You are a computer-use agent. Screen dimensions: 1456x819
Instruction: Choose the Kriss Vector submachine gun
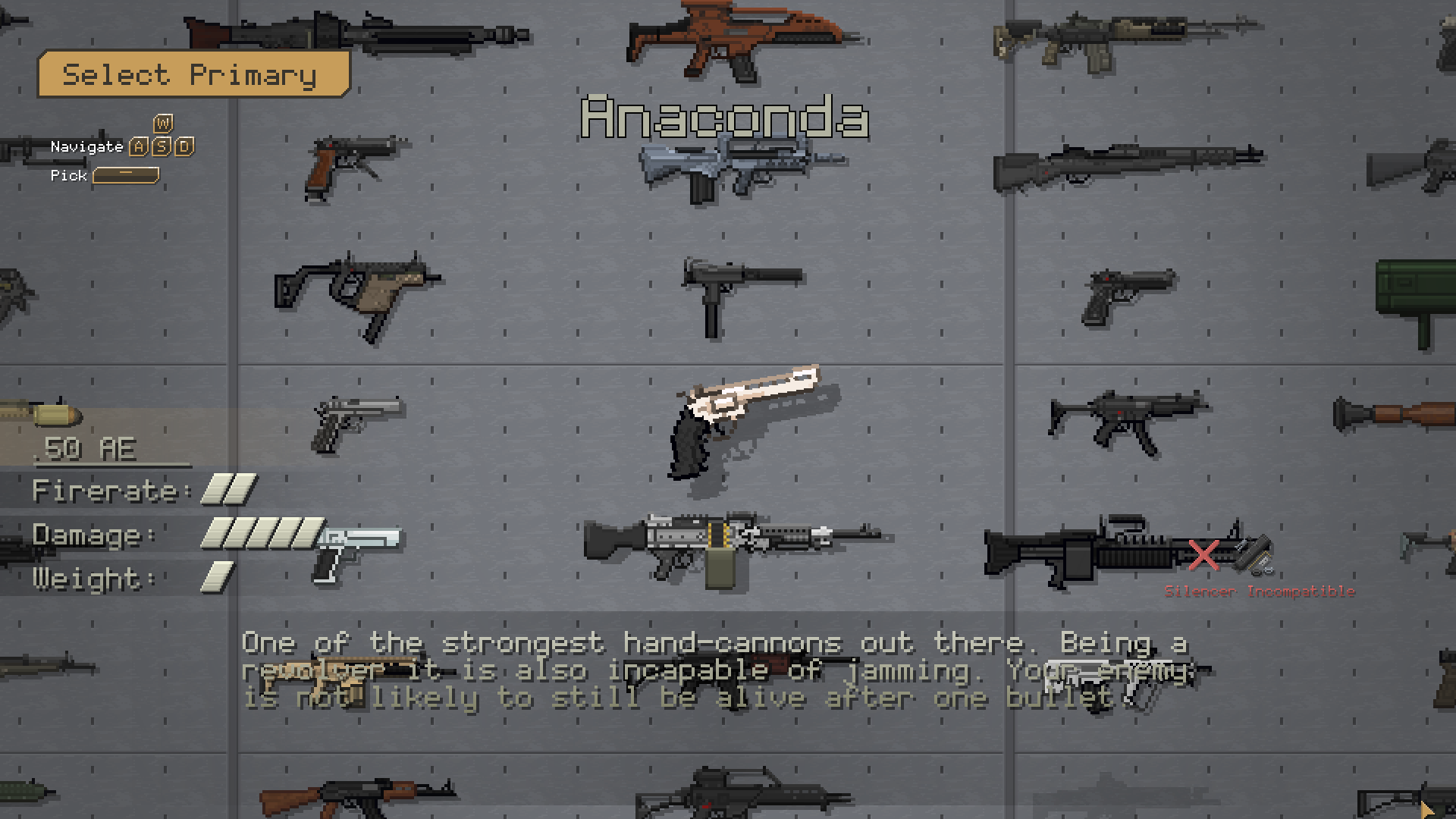pos(356,293)
